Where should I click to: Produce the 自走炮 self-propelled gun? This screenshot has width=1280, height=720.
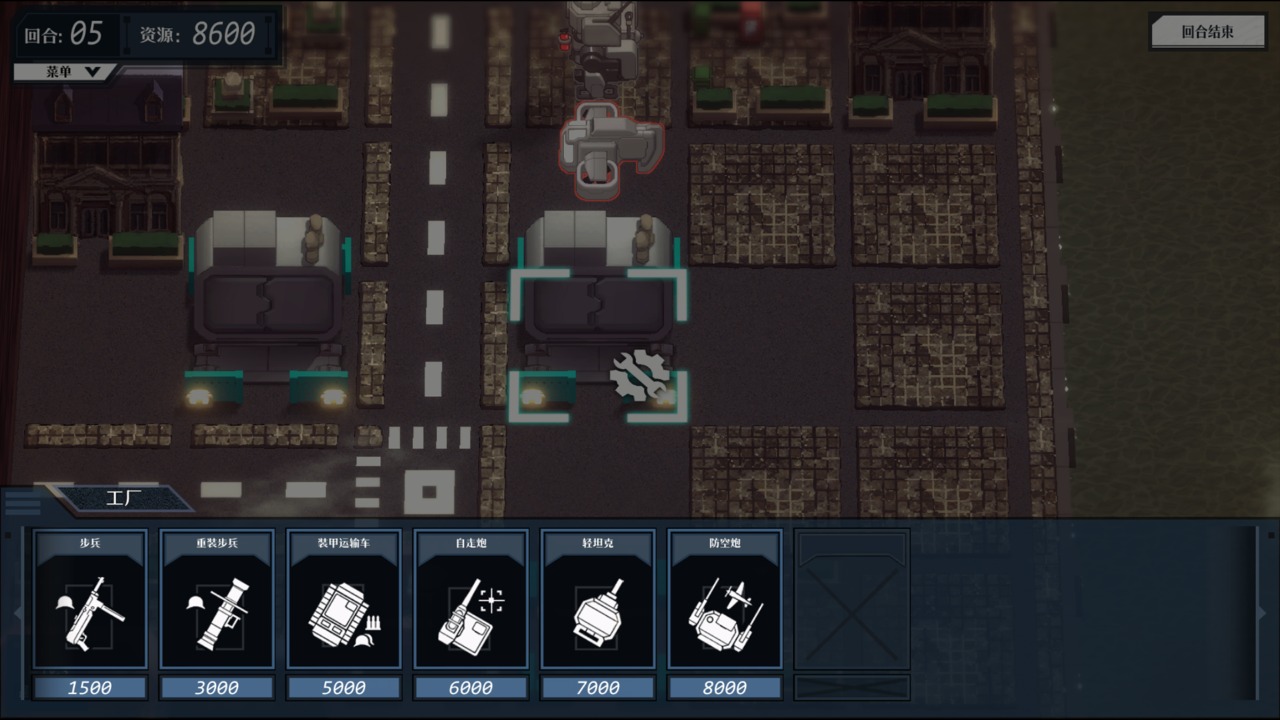pos(471,600)
